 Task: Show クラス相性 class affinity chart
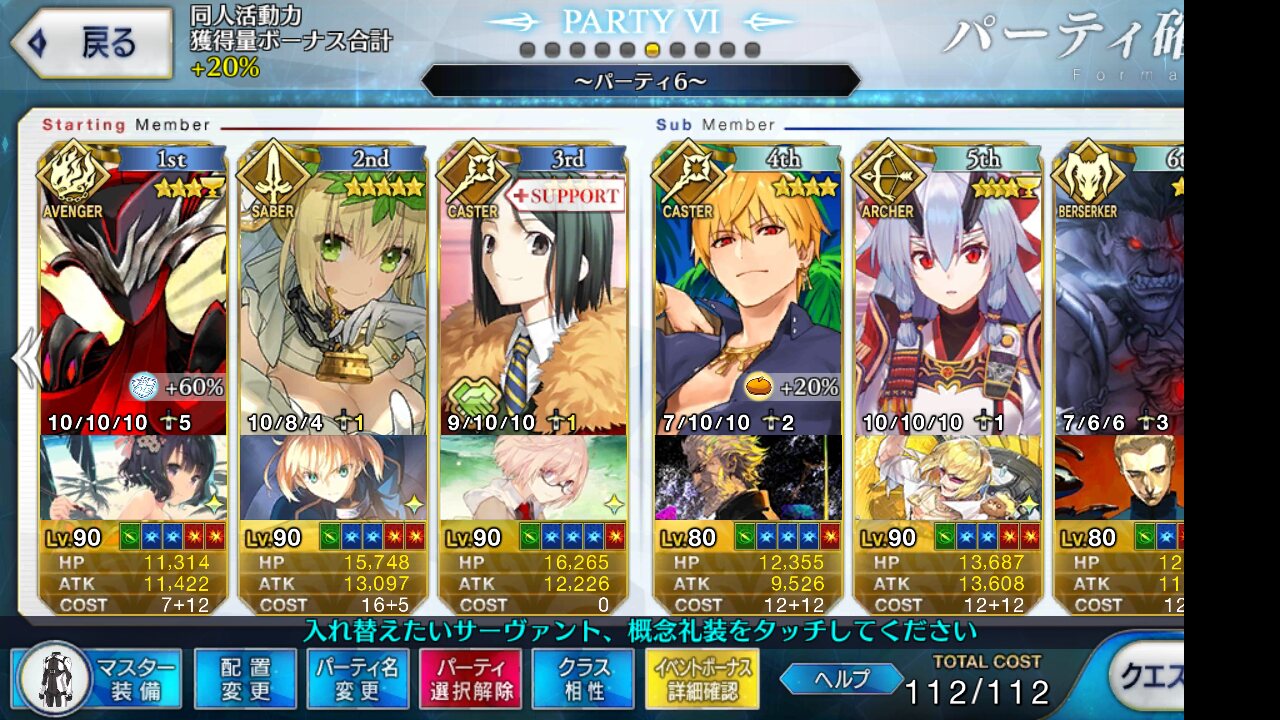click(583, 679)
